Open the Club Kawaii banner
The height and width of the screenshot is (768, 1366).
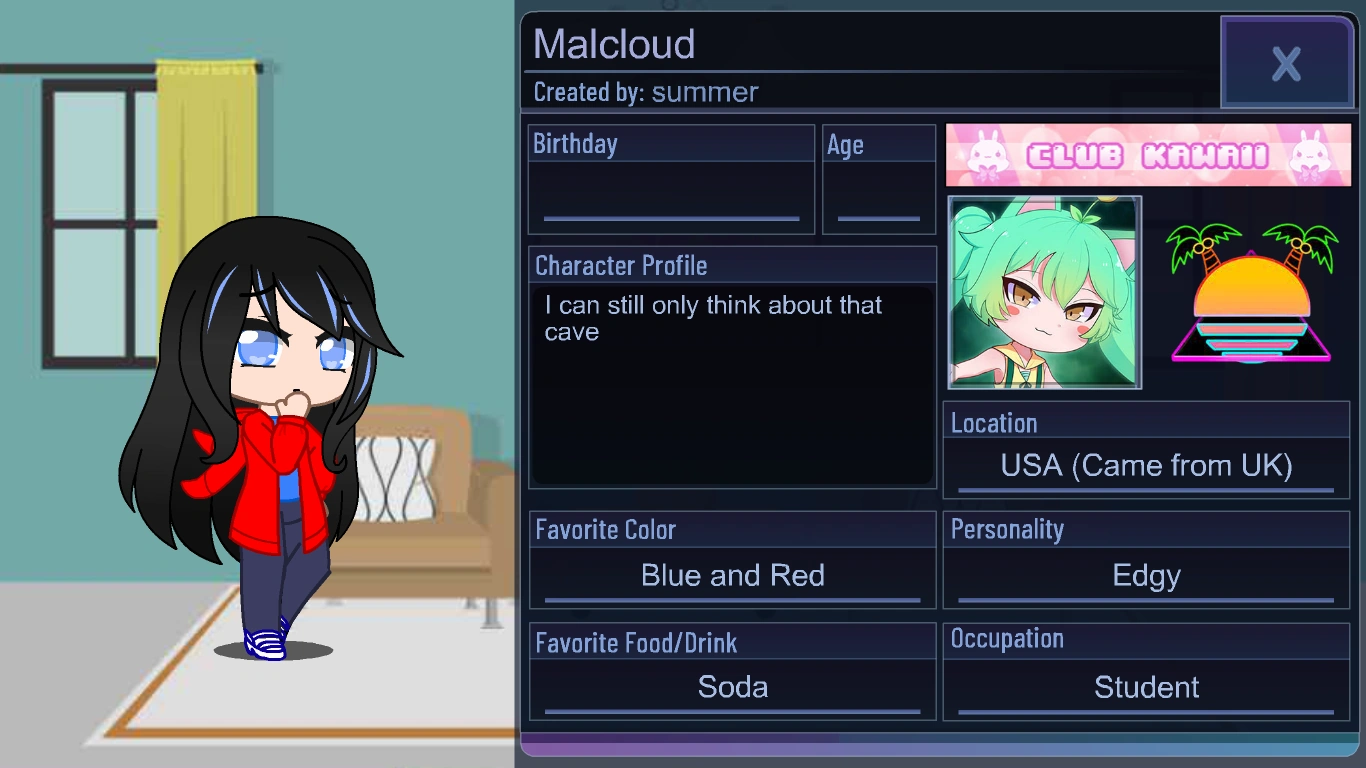coord(1148,155)
